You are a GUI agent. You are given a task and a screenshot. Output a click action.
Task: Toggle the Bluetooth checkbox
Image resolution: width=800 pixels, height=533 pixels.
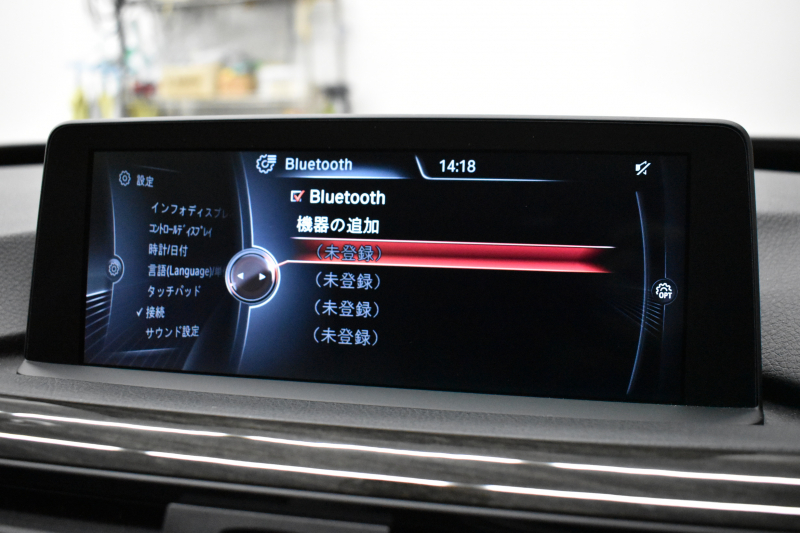point(297,197)
